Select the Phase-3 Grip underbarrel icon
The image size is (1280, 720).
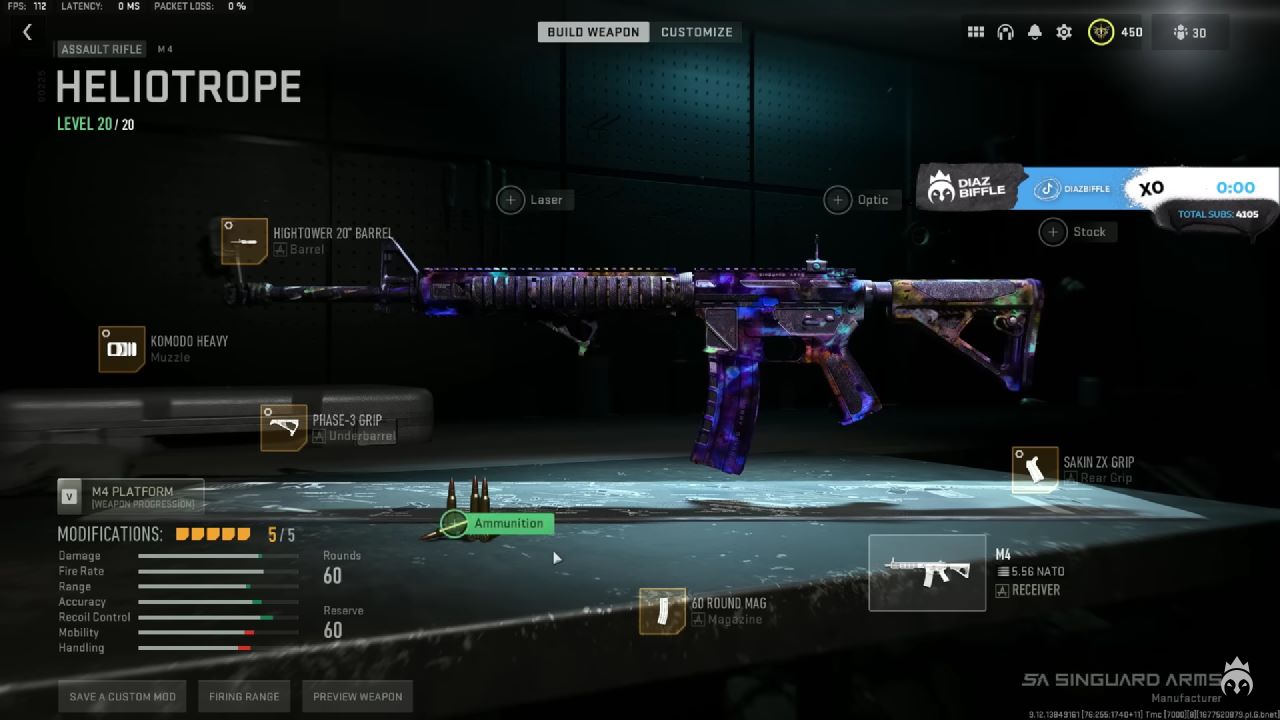tap(283, 427)
